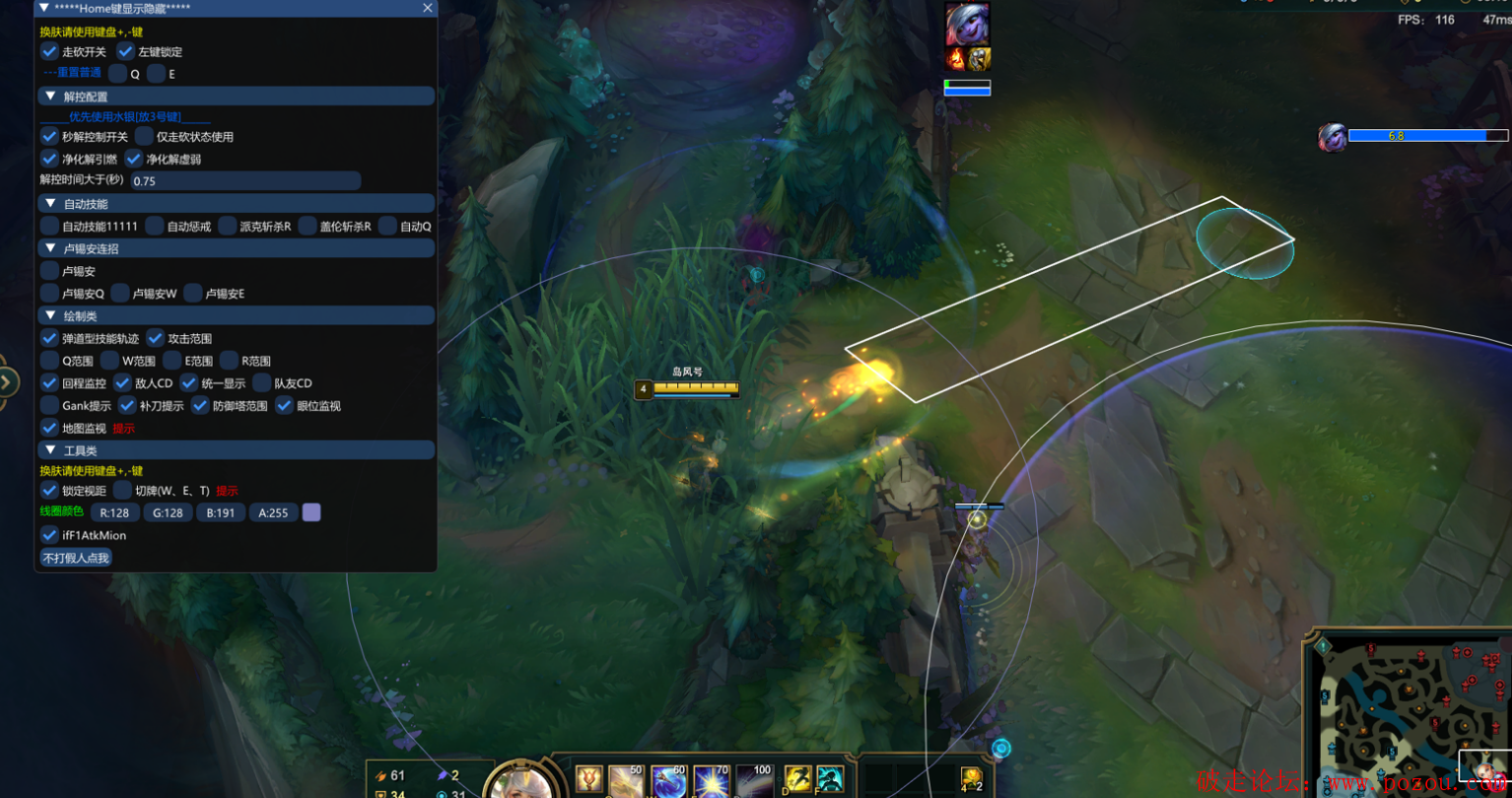This screenshot has width=1512, height=798.
Task: Uncheck the 防御塔范围 option
Action: tap(200, 405)
